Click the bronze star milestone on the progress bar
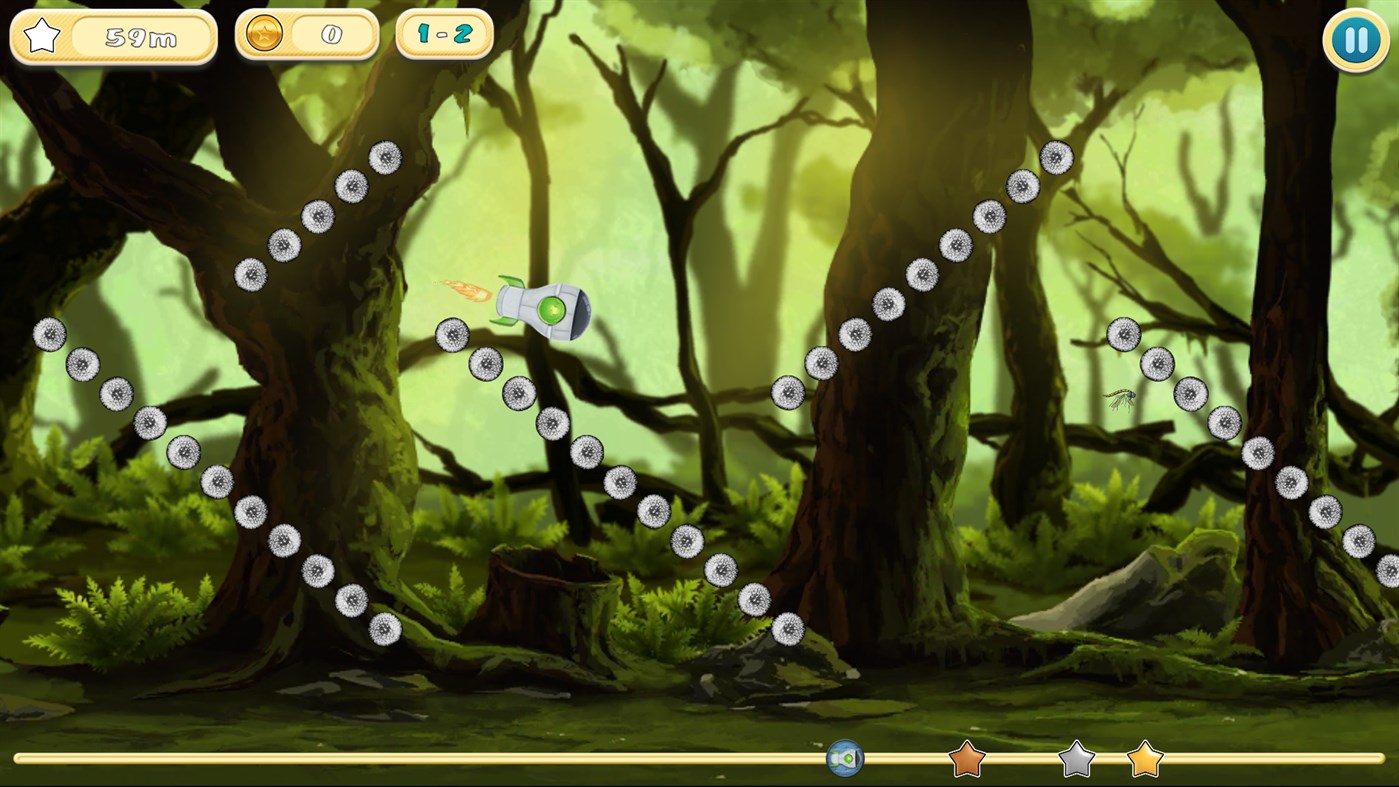This screenshot has height=787, width=1399. click(x=965, y=760)
